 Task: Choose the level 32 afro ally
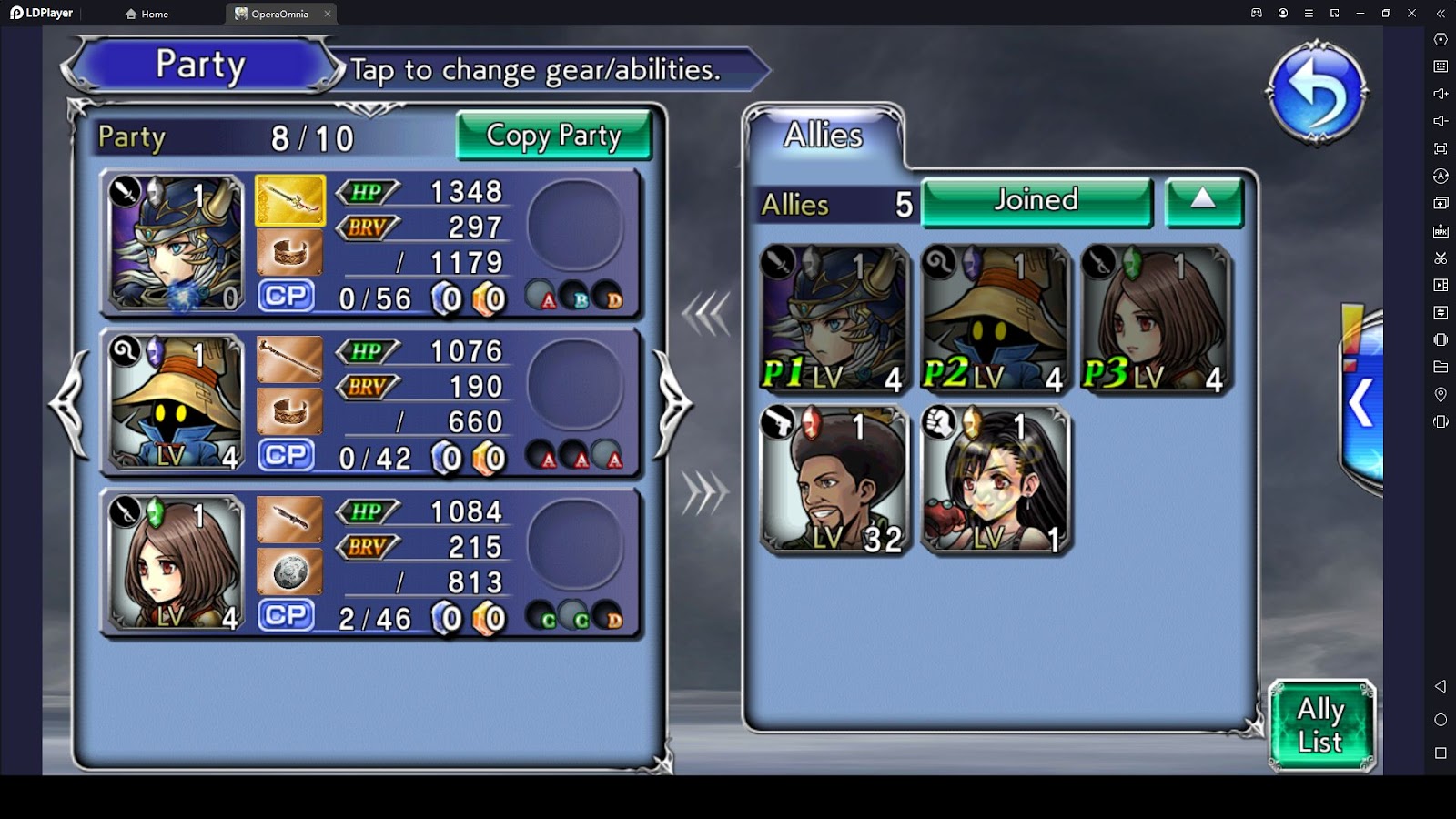[834, 480]
